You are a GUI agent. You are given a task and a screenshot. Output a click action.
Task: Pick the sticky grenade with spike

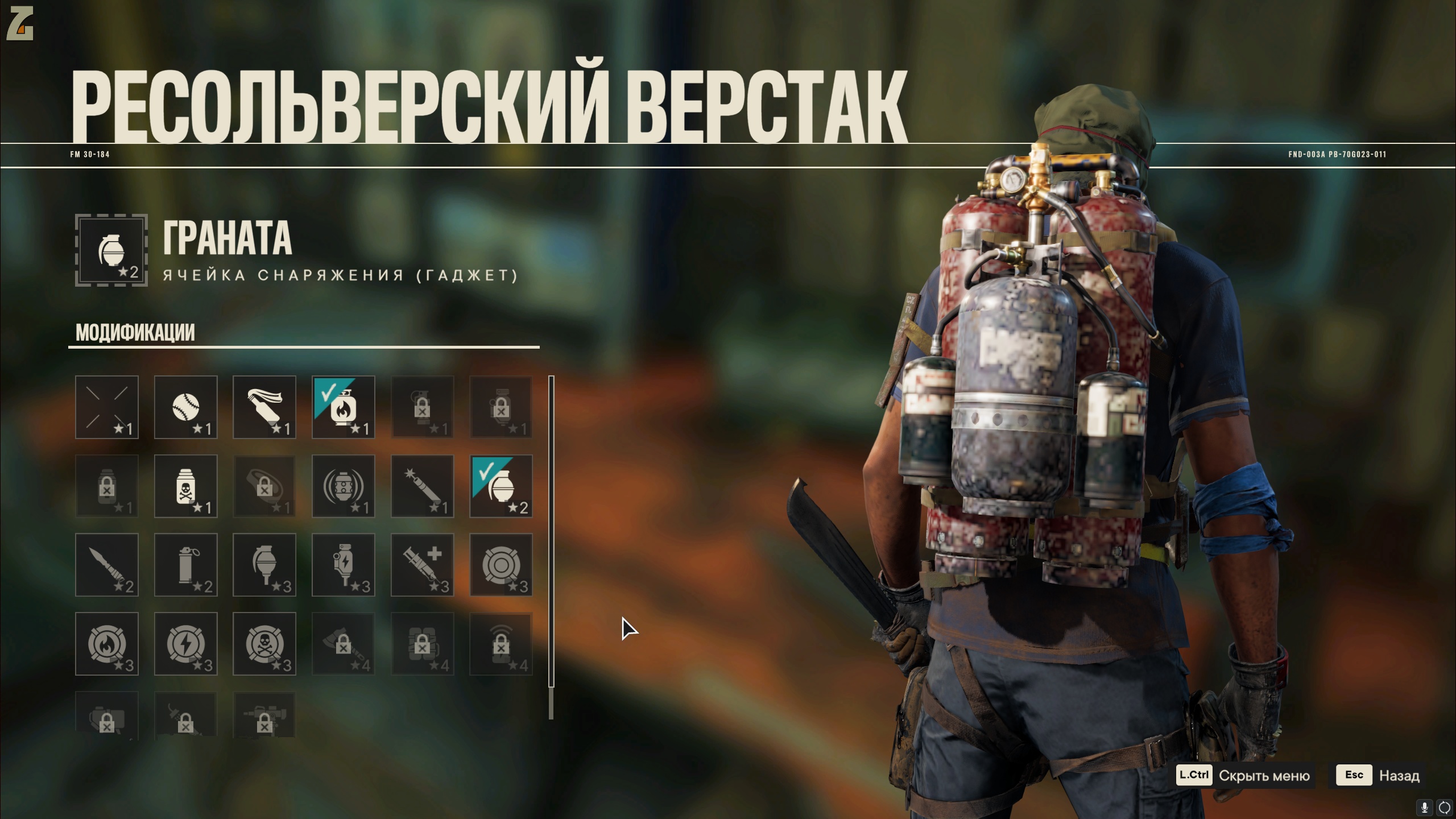(264, 565)
